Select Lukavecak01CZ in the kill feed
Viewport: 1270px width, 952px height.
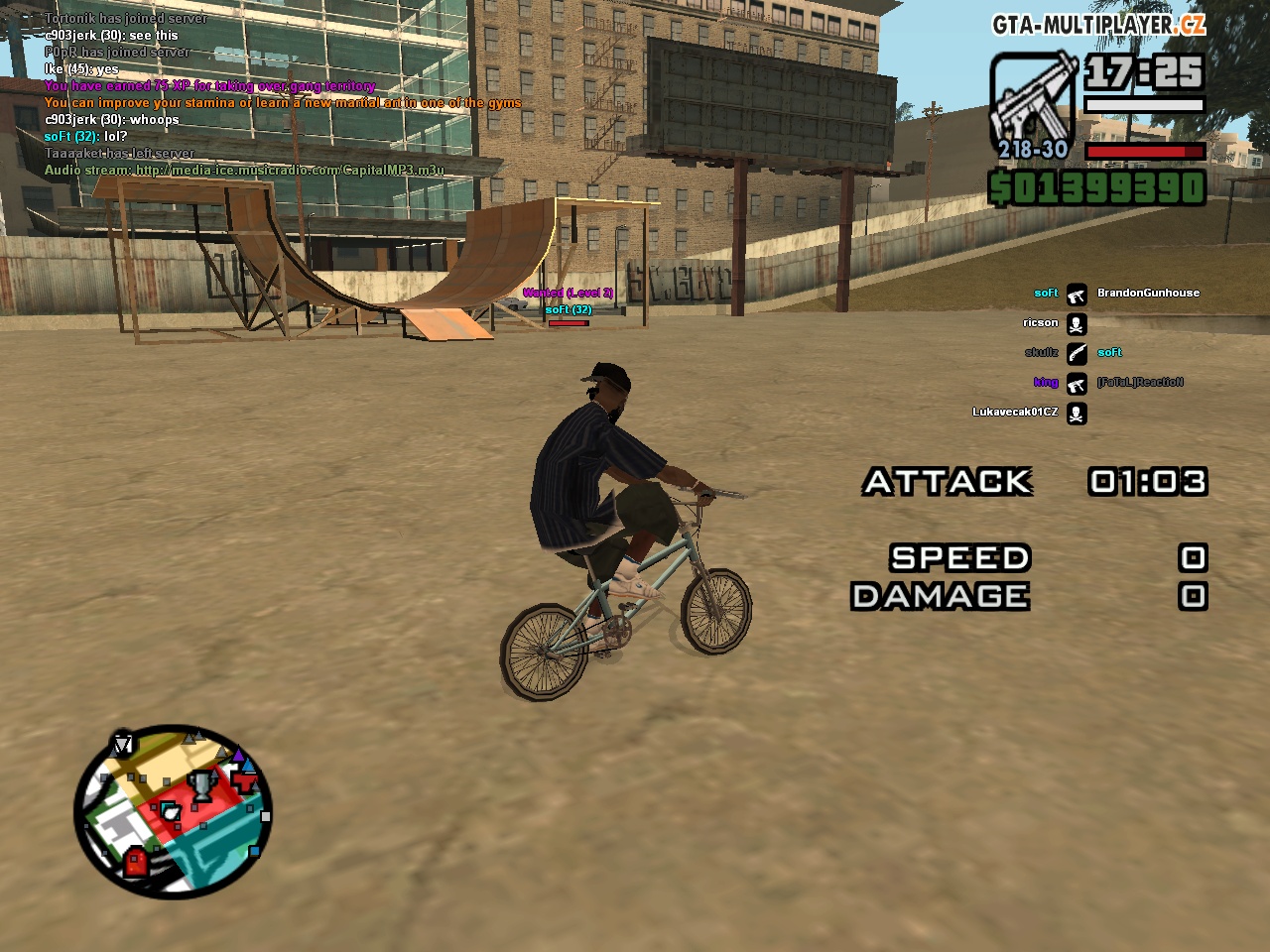click(x=1015, y=413)
